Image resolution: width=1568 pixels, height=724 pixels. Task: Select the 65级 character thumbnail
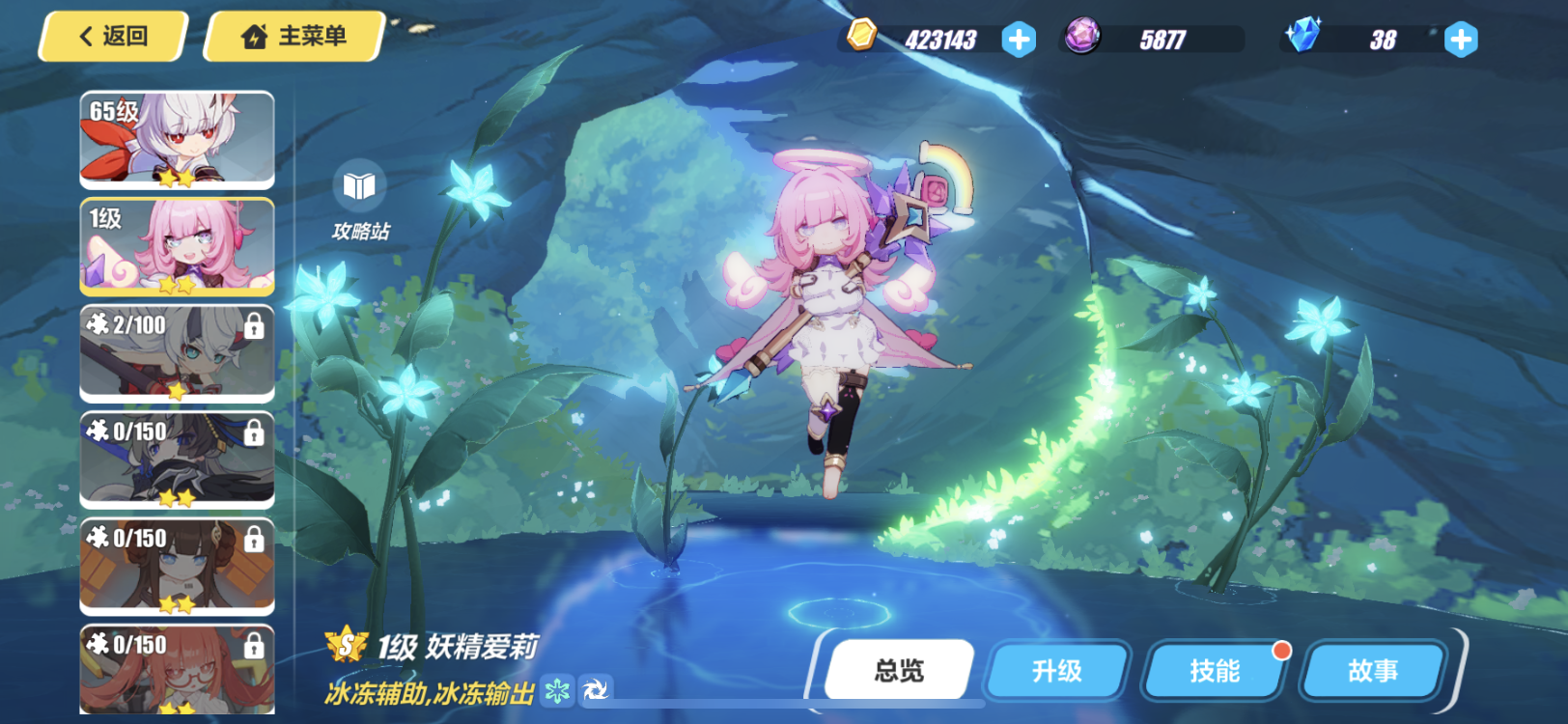click(x=175, y=140)
